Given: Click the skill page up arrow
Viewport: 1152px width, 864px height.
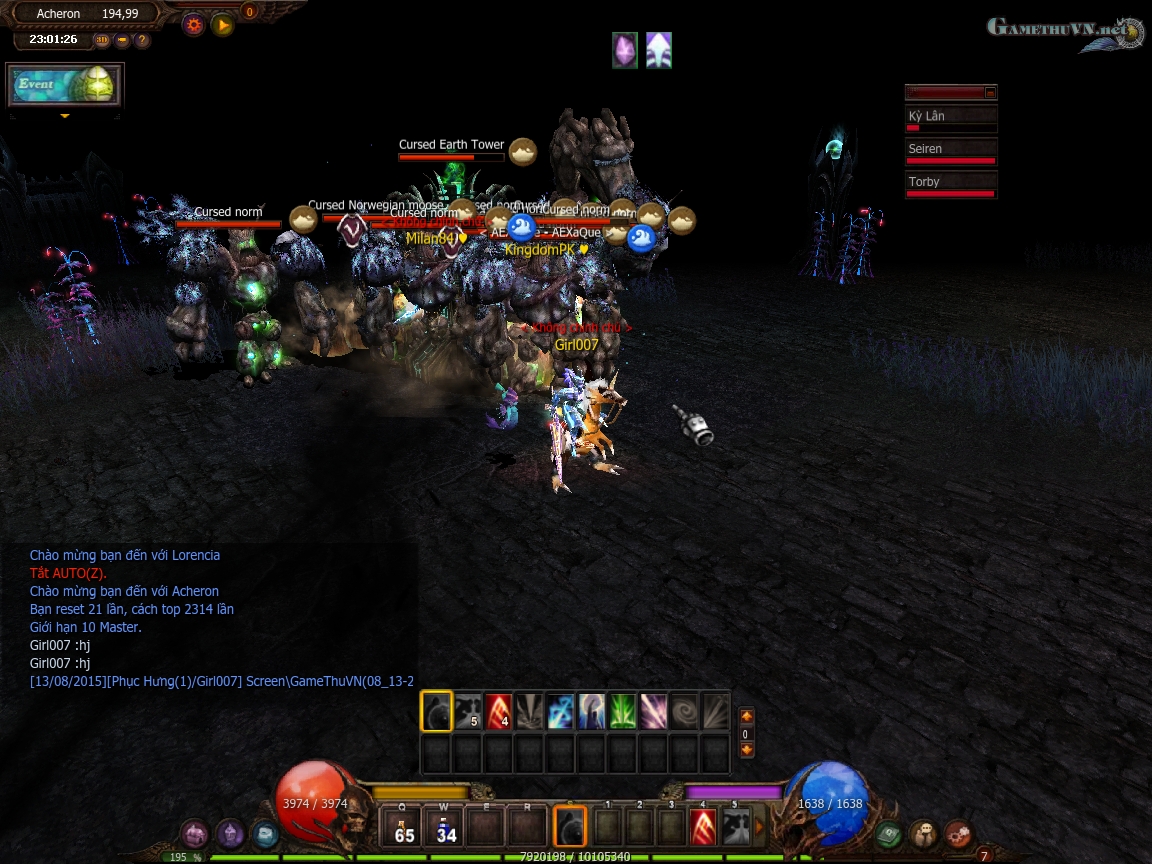Looking at the screenshot, I should pyautogui.click(x=746, y=717).
